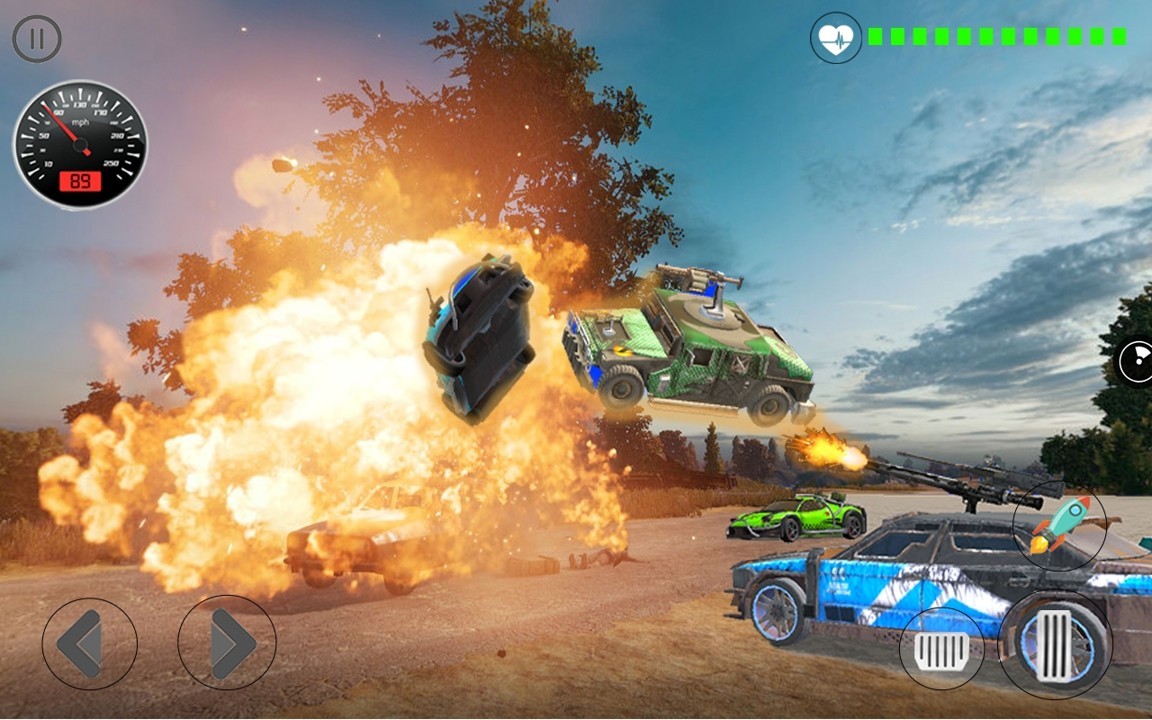The image size is (1152, 720).
Task: Hit the tall gas pedal
Action: (1054, 645)
